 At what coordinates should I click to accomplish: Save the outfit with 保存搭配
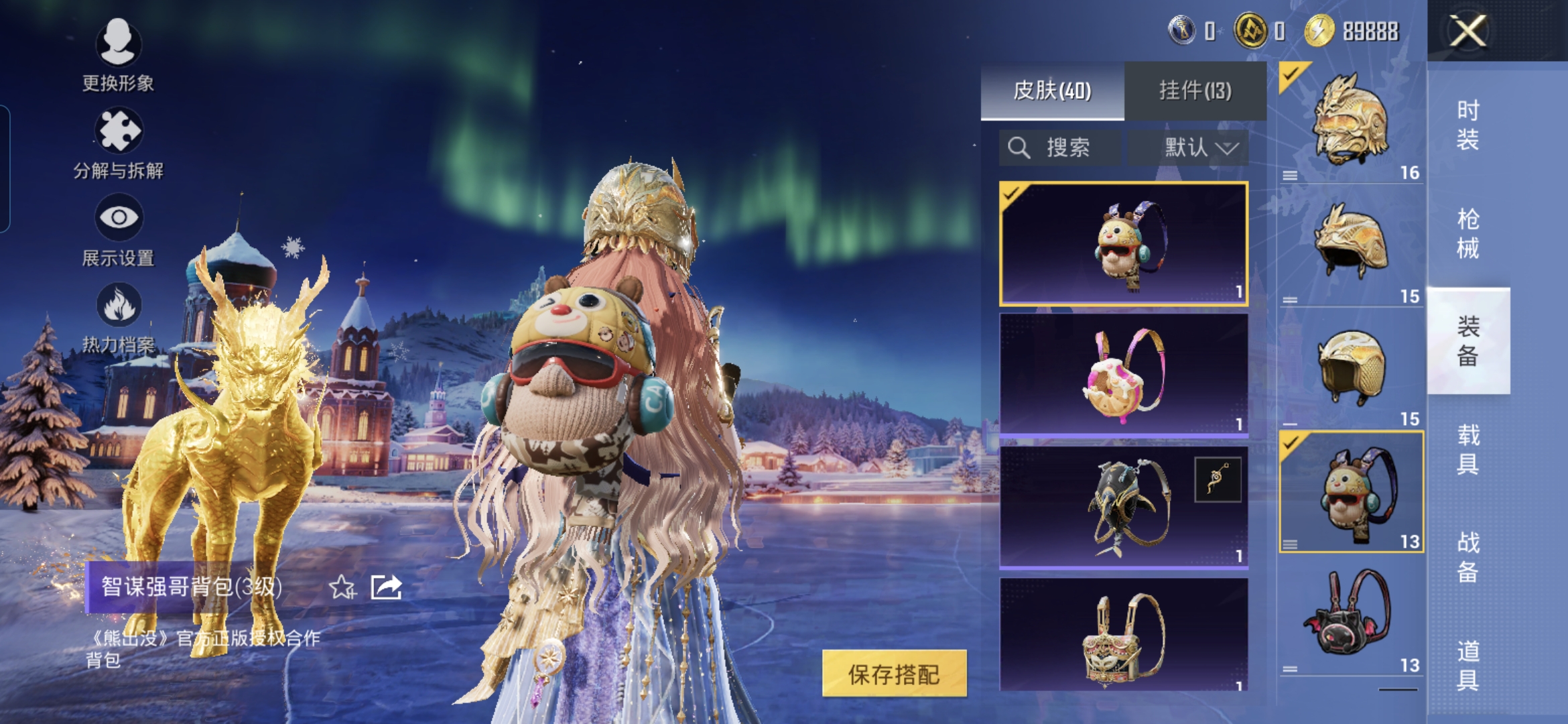pyautogui.click(x=894, y=674)
